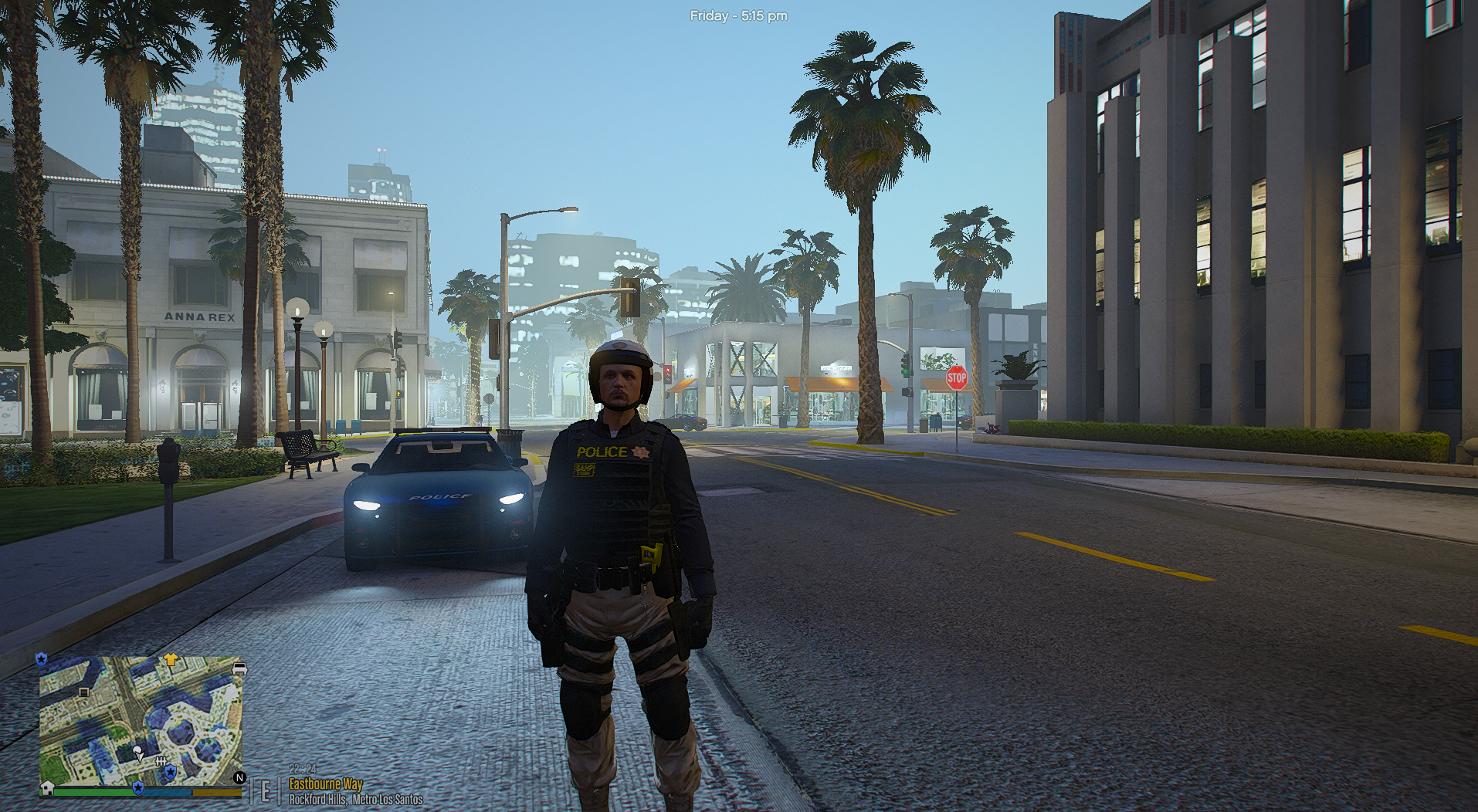Image resolution: width=1478 pixels, height=812 pixels.
Task: Open the minimap of Rockford Hills
Action: click(x=141, y=721)
